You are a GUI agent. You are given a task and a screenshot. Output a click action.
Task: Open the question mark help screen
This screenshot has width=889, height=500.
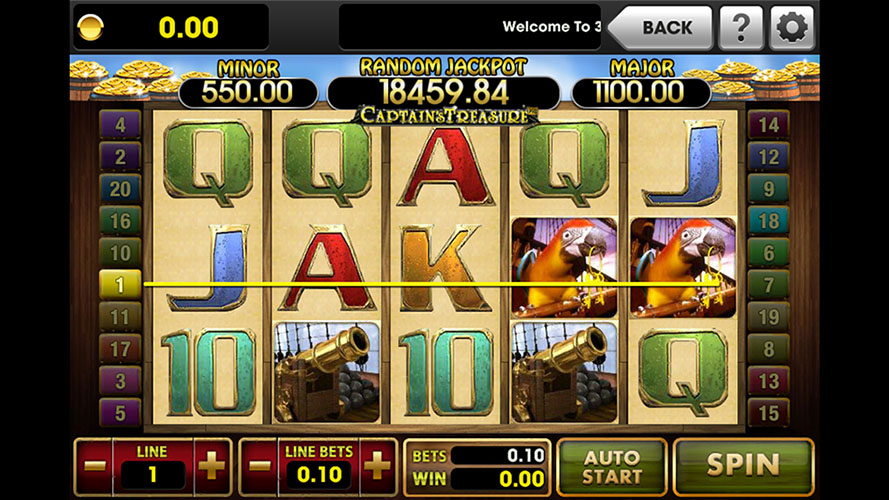[x=740, y=27]
